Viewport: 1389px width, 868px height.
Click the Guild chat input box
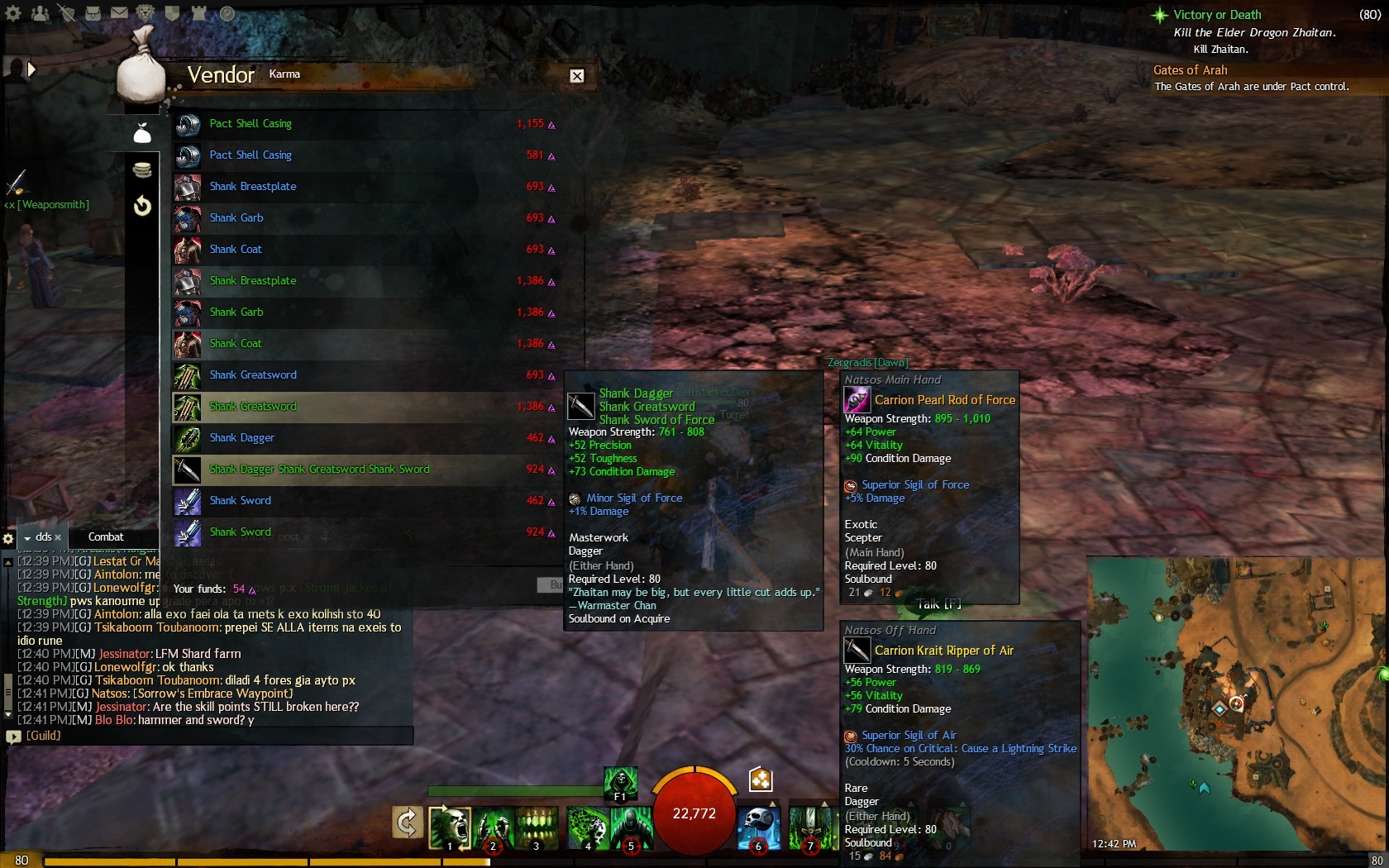tap(215, 736)
